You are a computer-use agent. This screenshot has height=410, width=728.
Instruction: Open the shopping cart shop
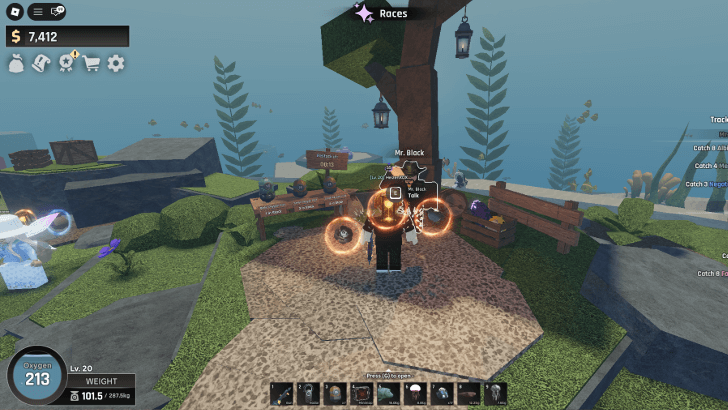point(92,63)
